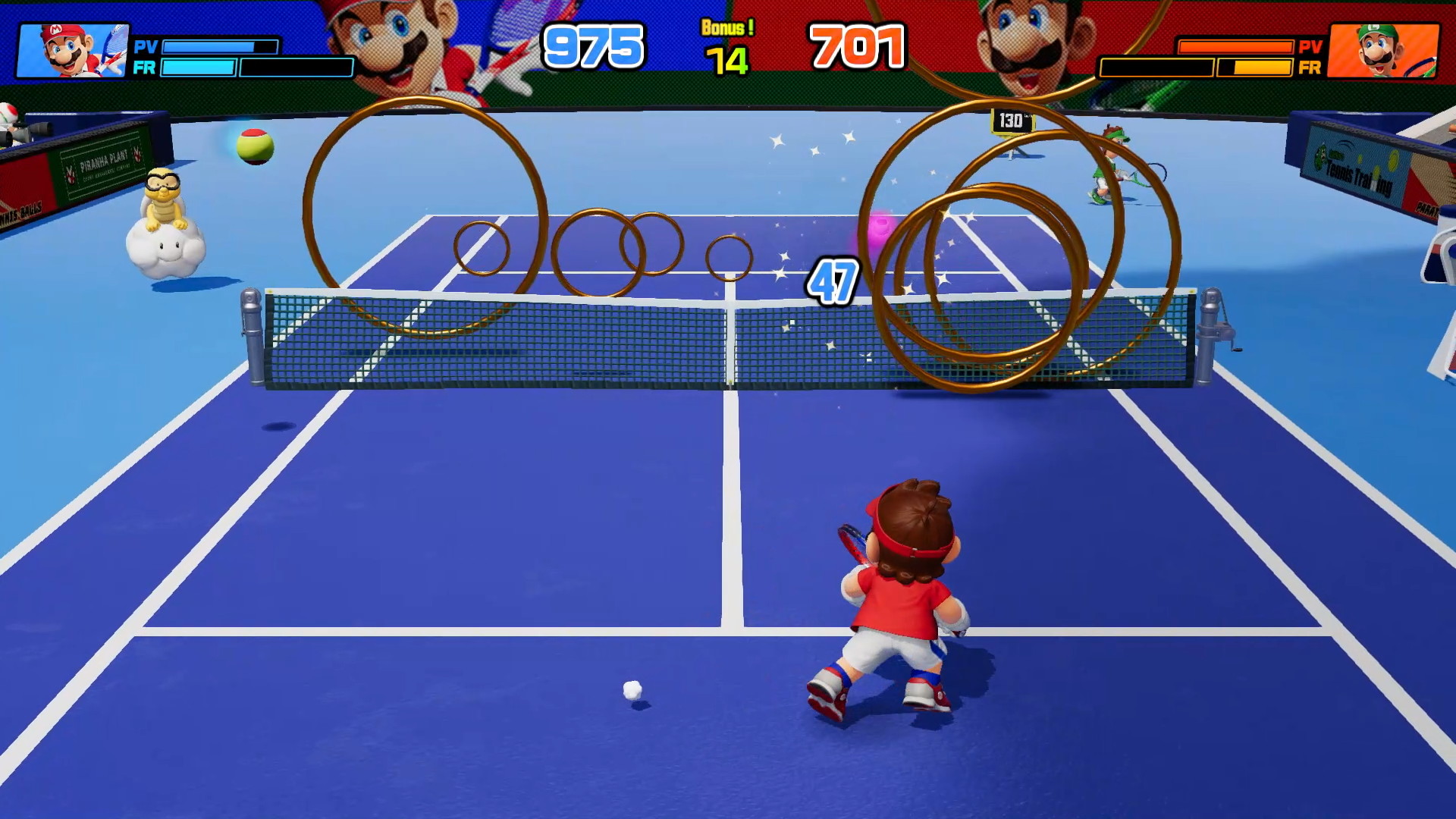Select Luigi's player portrait

tap(1383, 50)
